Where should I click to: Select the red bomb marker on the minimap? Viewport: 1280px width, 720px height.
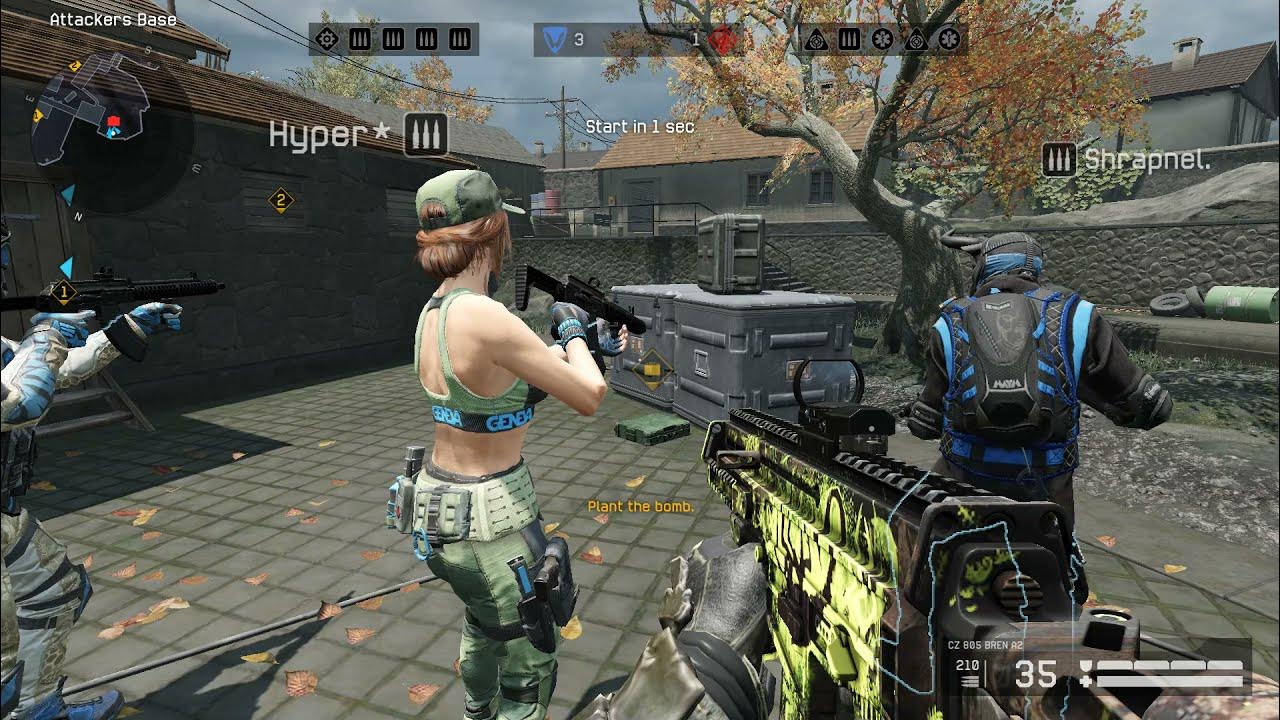(x=113, y=121)
